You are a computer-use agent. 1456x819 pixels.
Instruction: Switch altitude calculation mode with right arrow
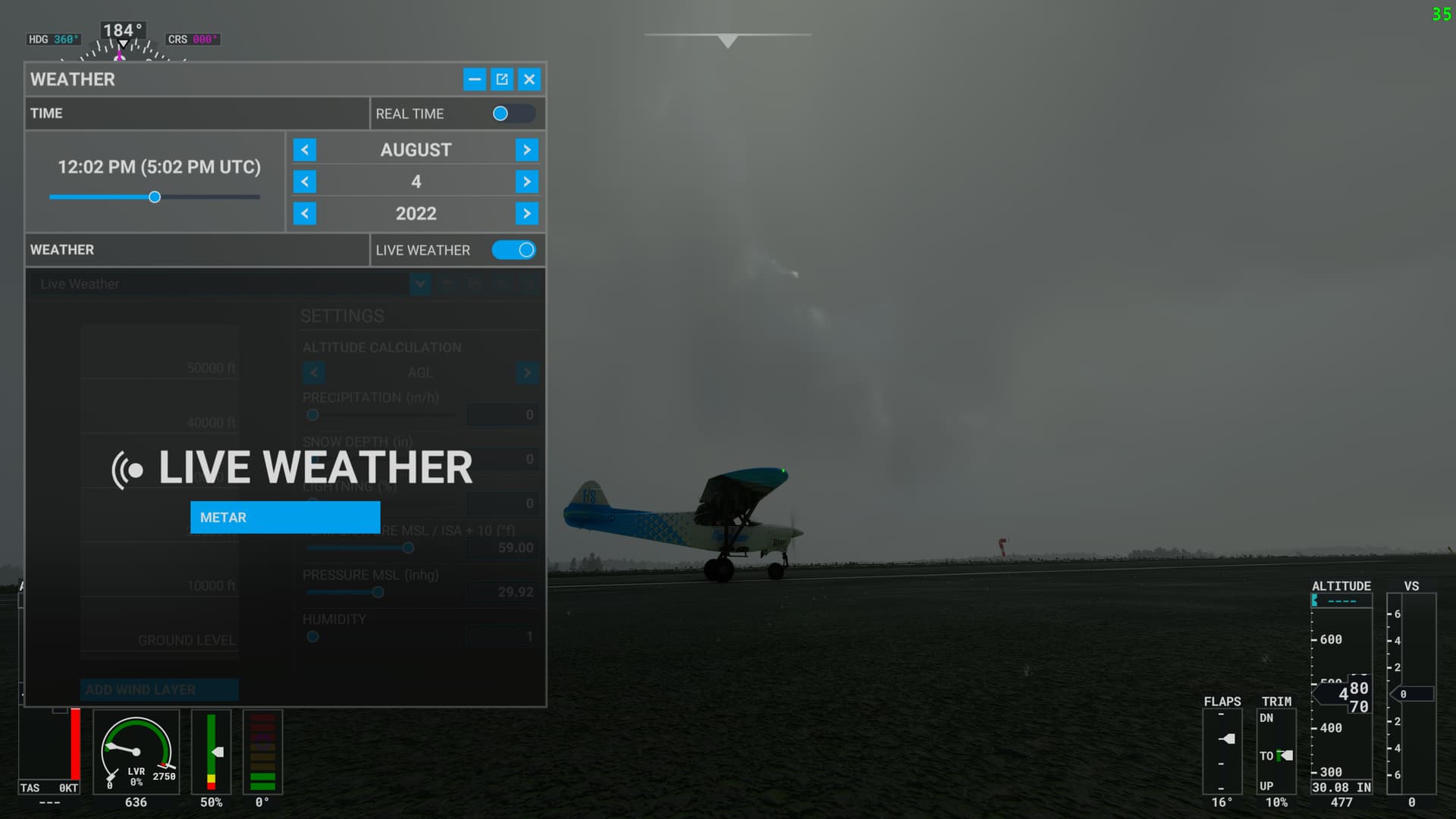click(528, 372)
